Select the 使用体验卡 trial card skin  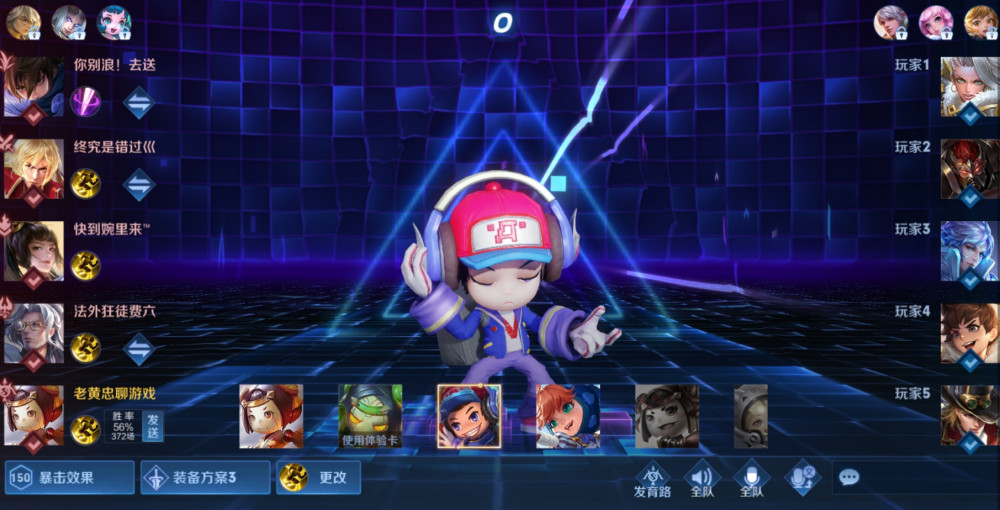click(x=370, y=415)
